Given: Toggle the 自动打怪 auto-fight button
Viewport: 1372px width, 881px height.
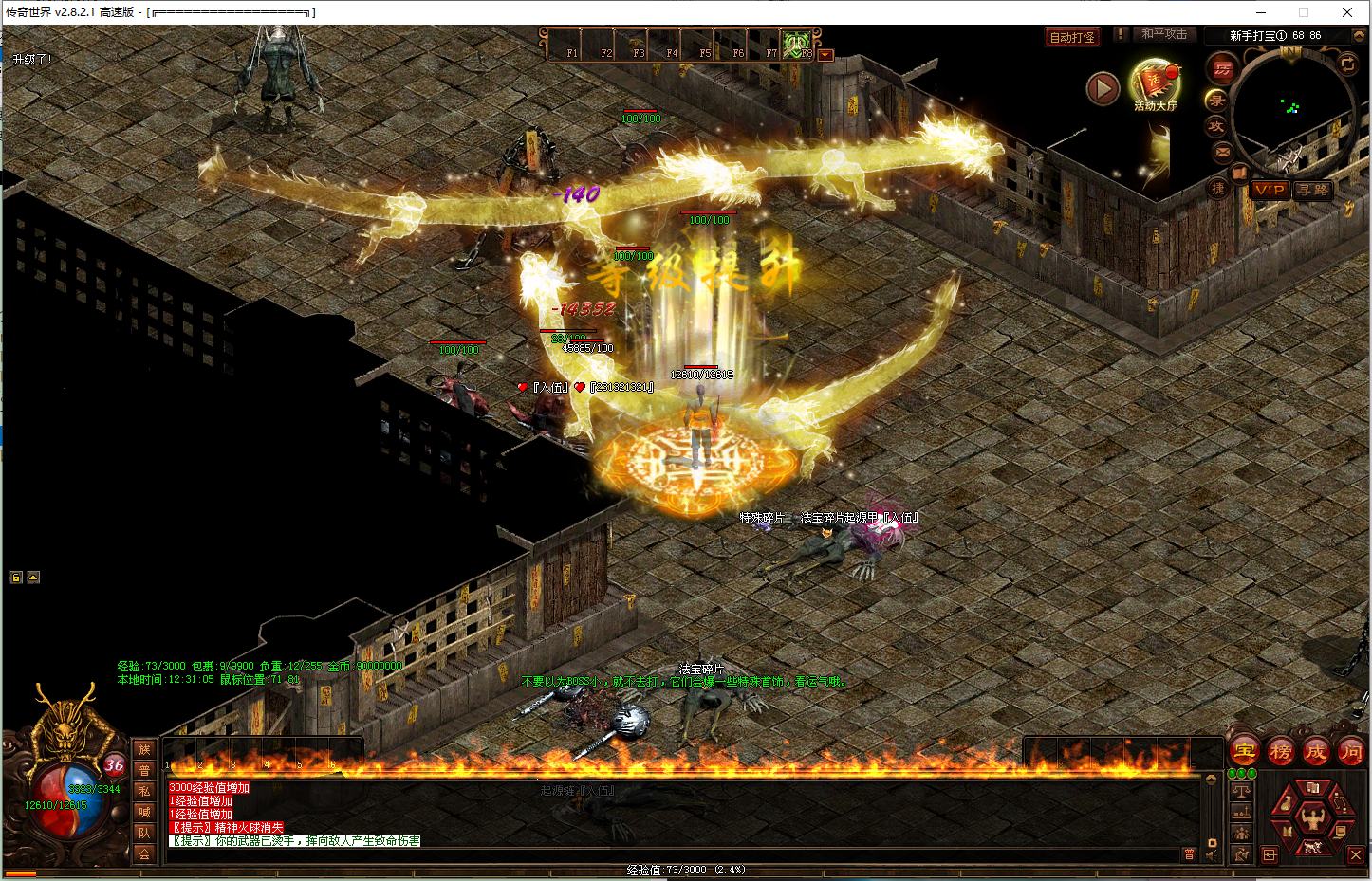Looking at the screenshot, I should tap(1072, 37).
